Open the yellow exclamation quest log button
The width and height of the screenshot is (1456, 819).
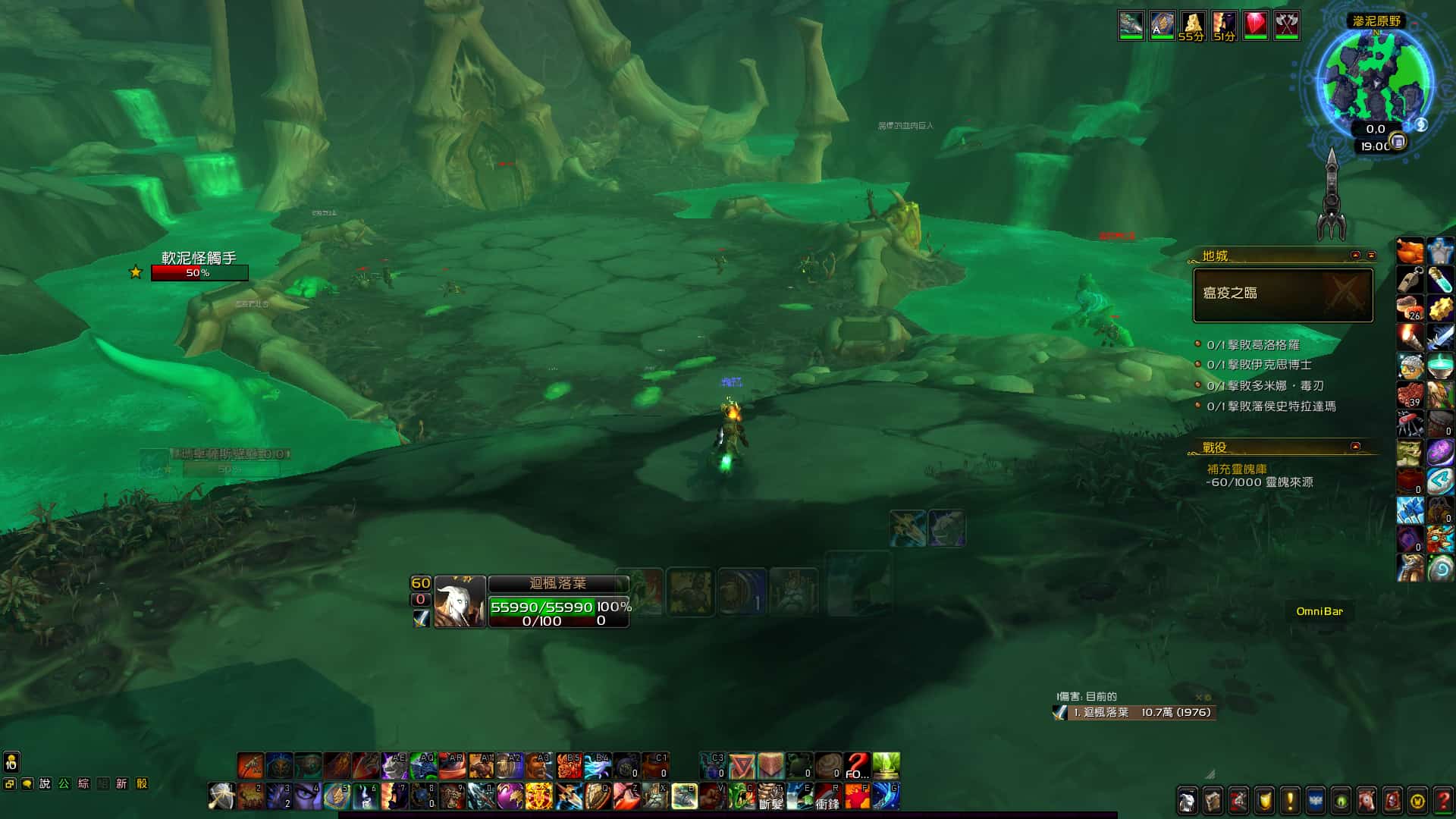(x=1290, y=800)
